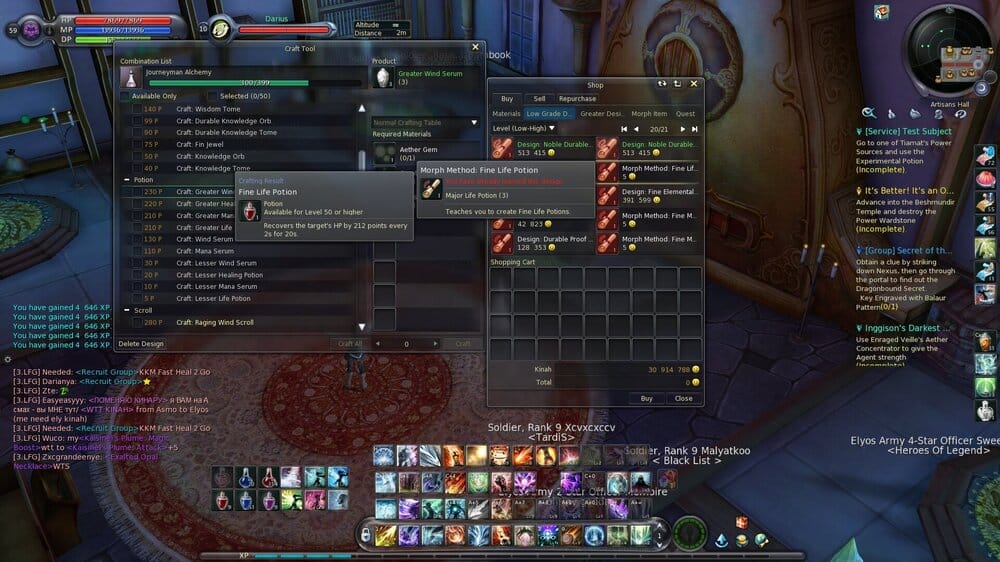Click the shop's Buy button
The height and width of the screenshot is (562, 1000).
click(x=646, y=398)
